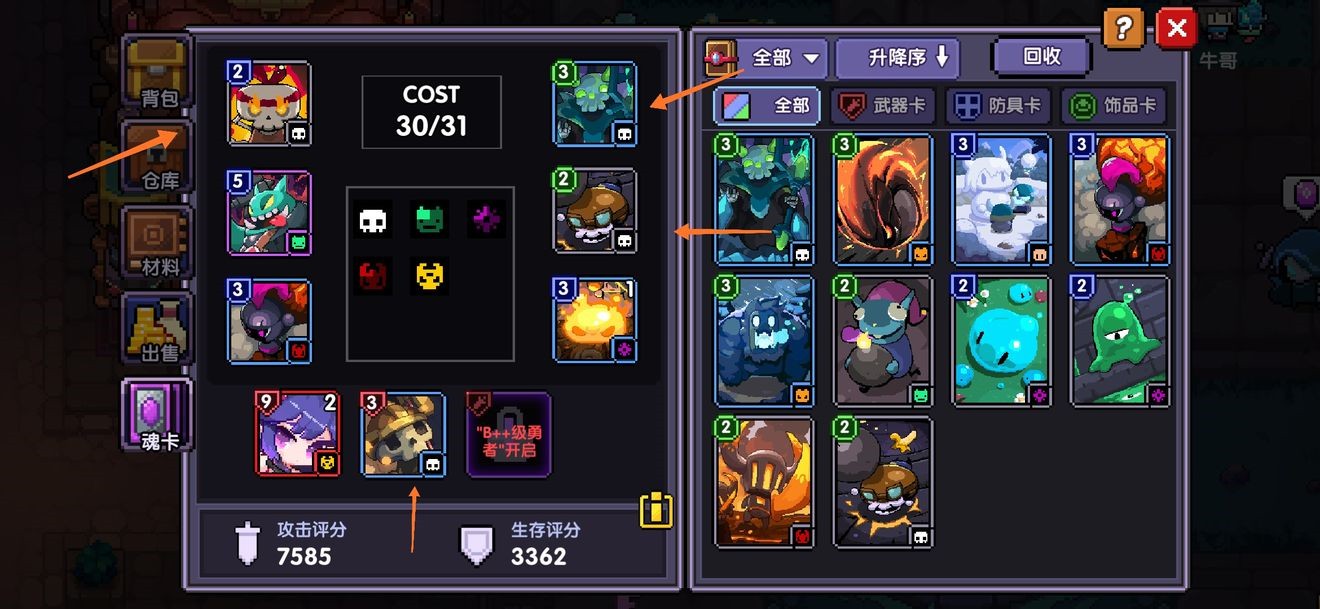Select the 魂卡 soul card tab
Screen dimensions: 1320x609
(x=156, y=412)
